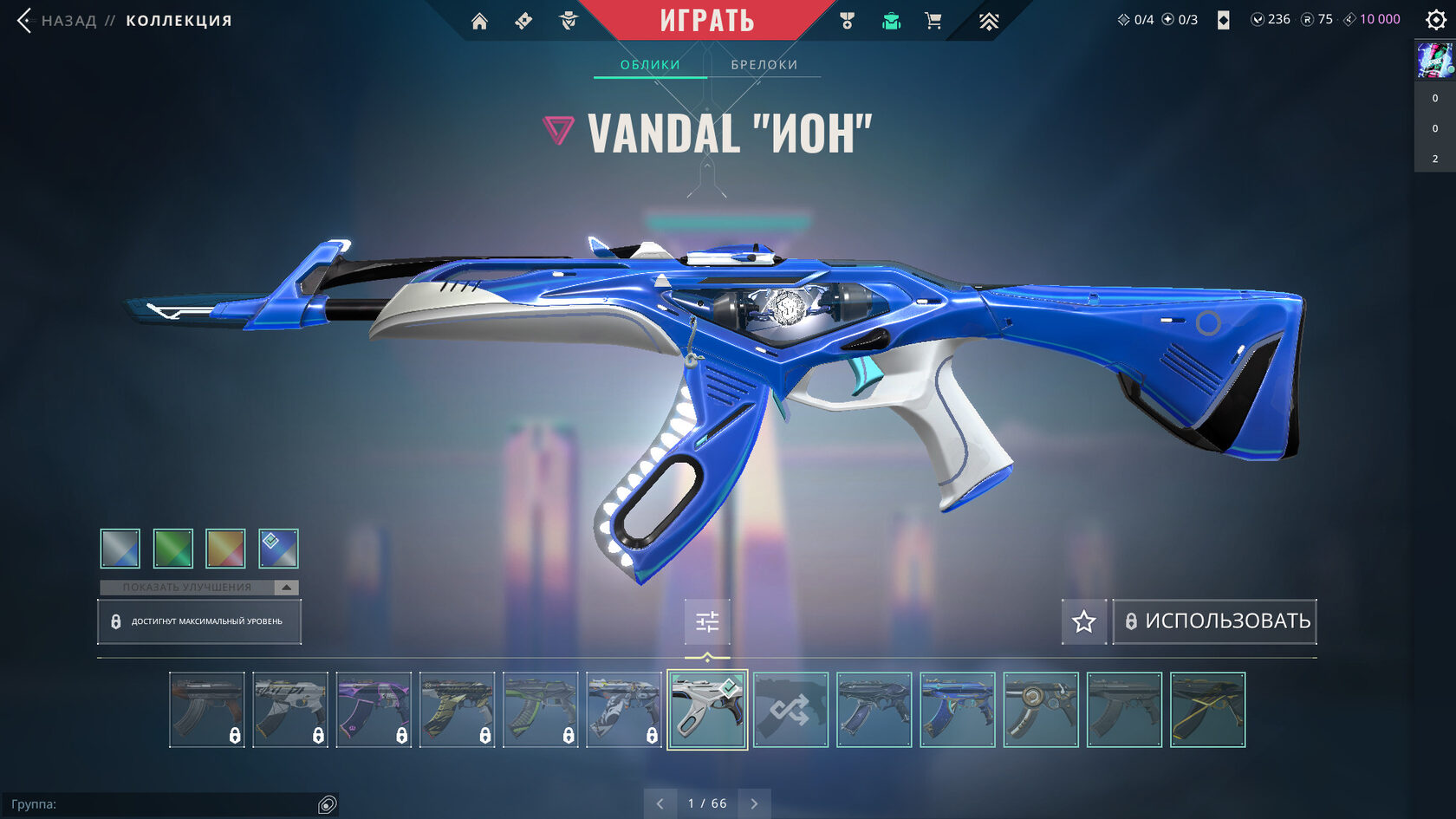Click the red ИГРАТЬ play button
Viewport: 1456px width, 819px height.
pos(706,21)
